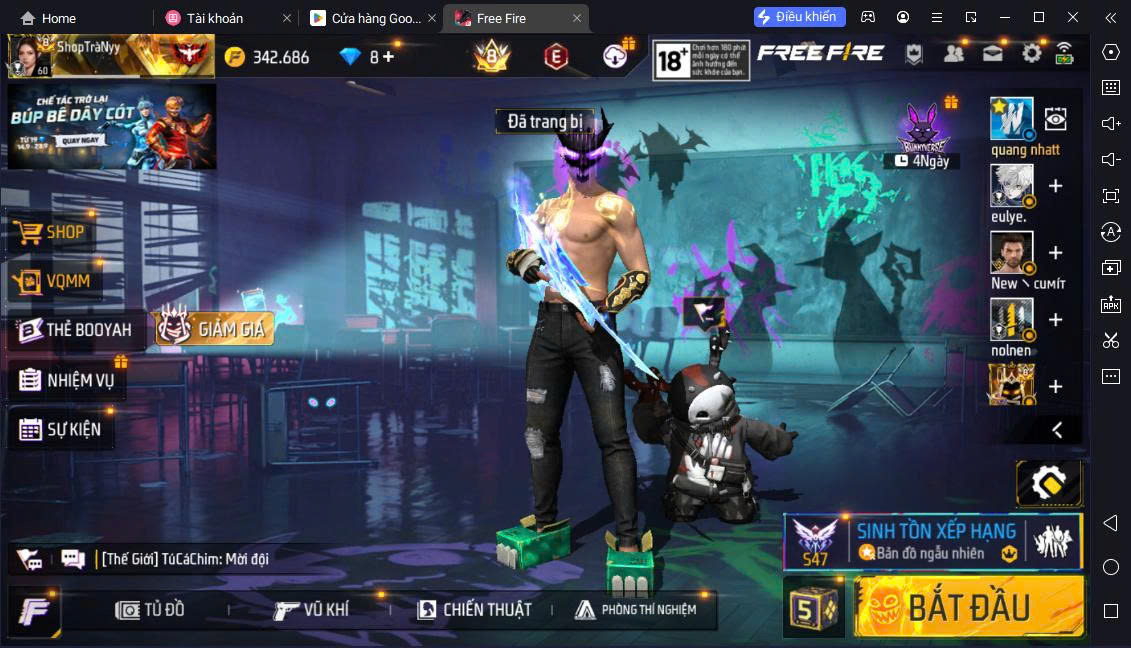Close the Free Fire emulator tab
The image size is (1131, 648).
[x=577, y=18]
